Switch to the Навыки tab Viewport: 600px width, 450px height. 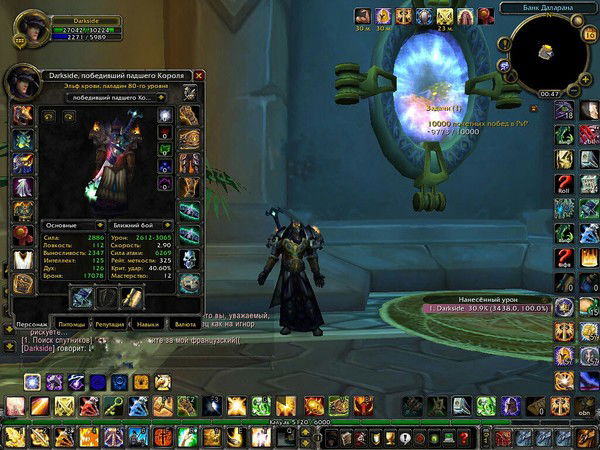[147, 324]
